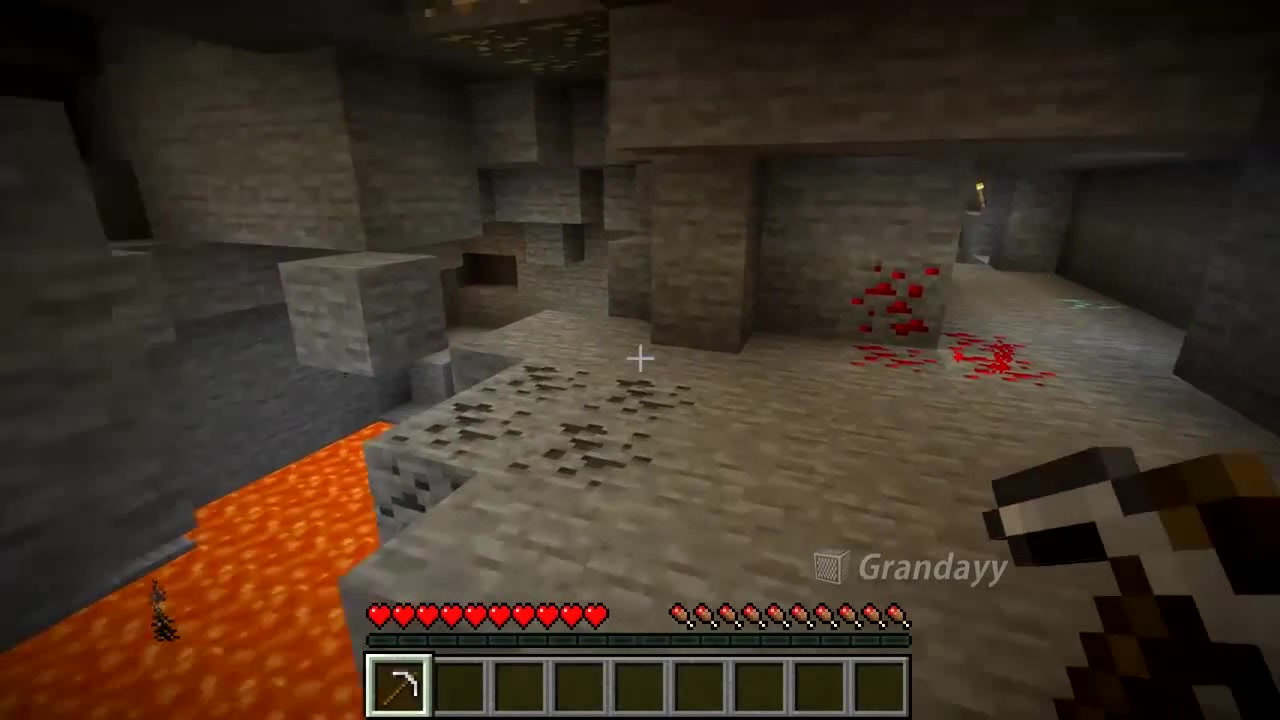The image size is (1280, 720).
Task: Click the experience bar above the hotbar
Action: click(639, 640)
